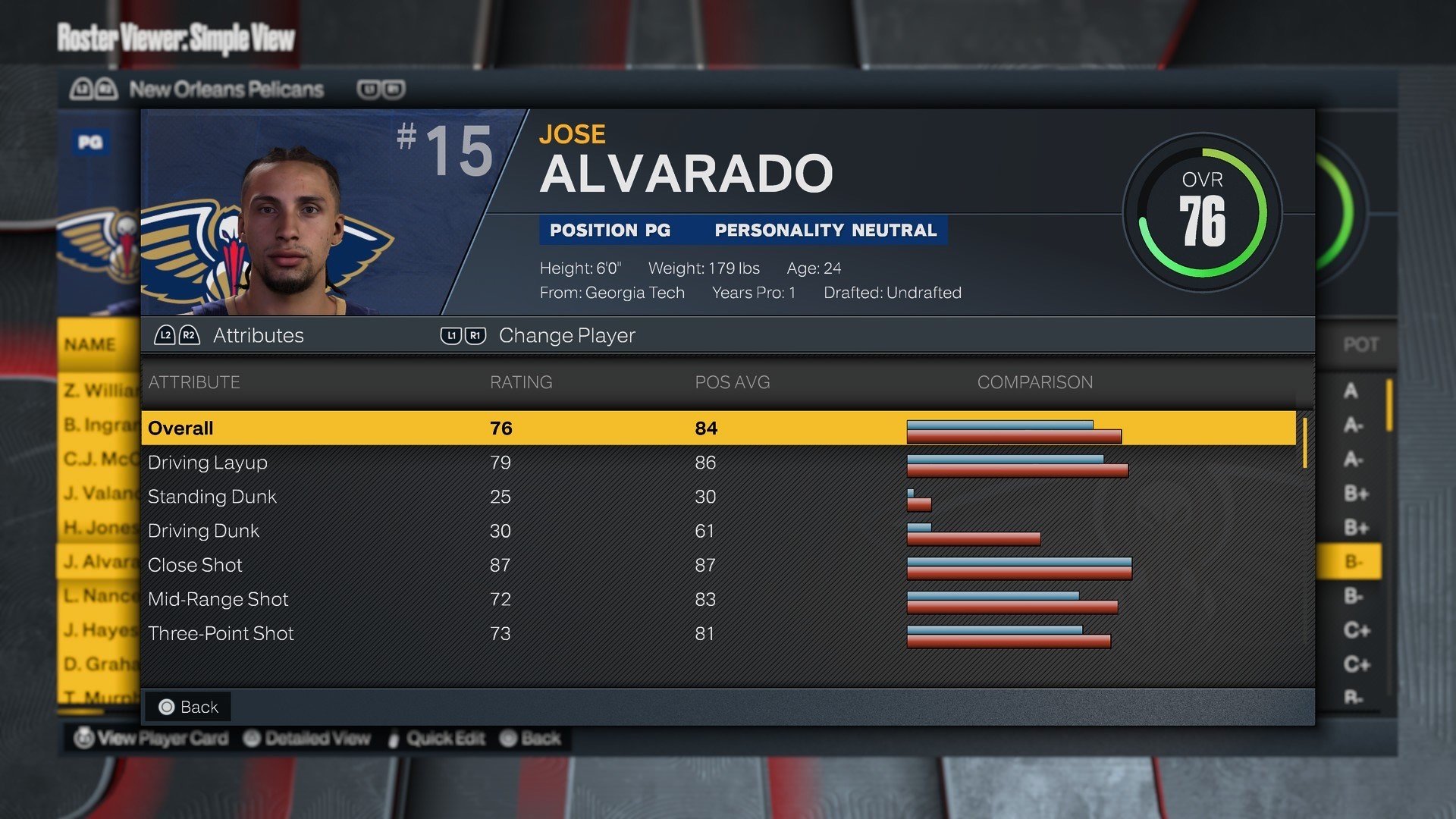The width and height of the screenshot is (1456, 819).
Task: Select the Overall attribute row
Action: [x=717, y=428]
